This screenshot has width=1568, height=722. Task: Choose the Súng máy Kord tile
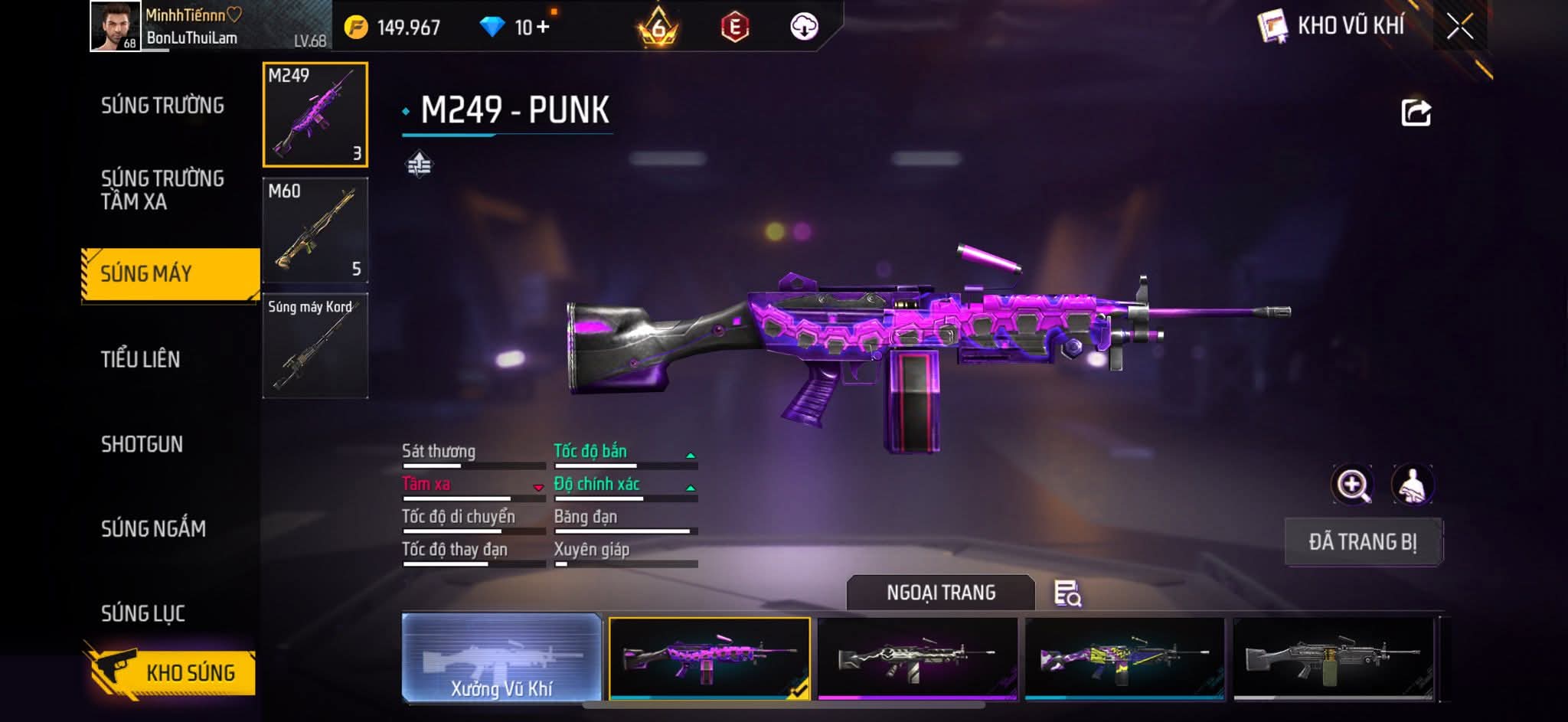coord(315,346)
